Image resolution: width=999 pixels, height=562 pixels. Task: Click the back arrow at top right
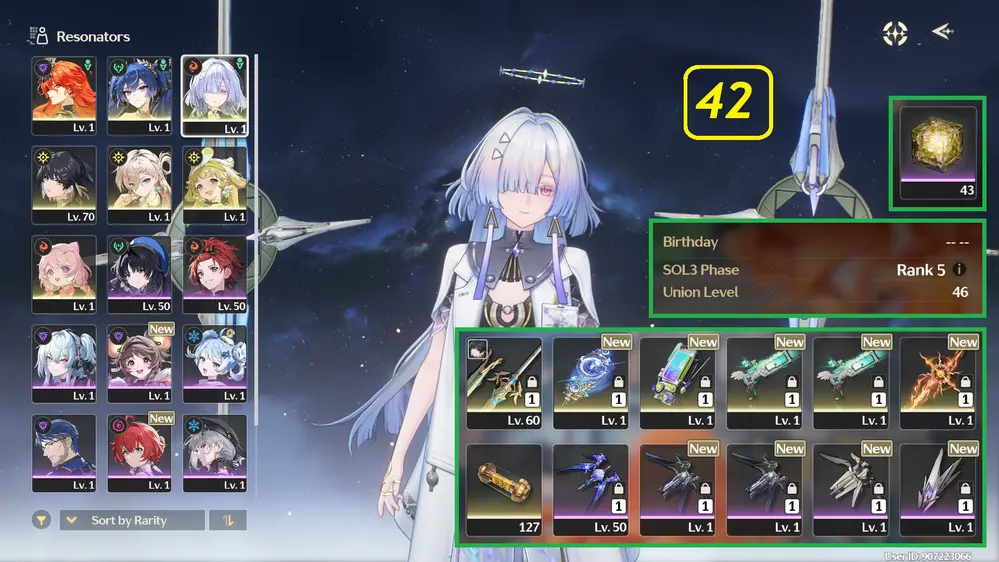pos(942,33)
